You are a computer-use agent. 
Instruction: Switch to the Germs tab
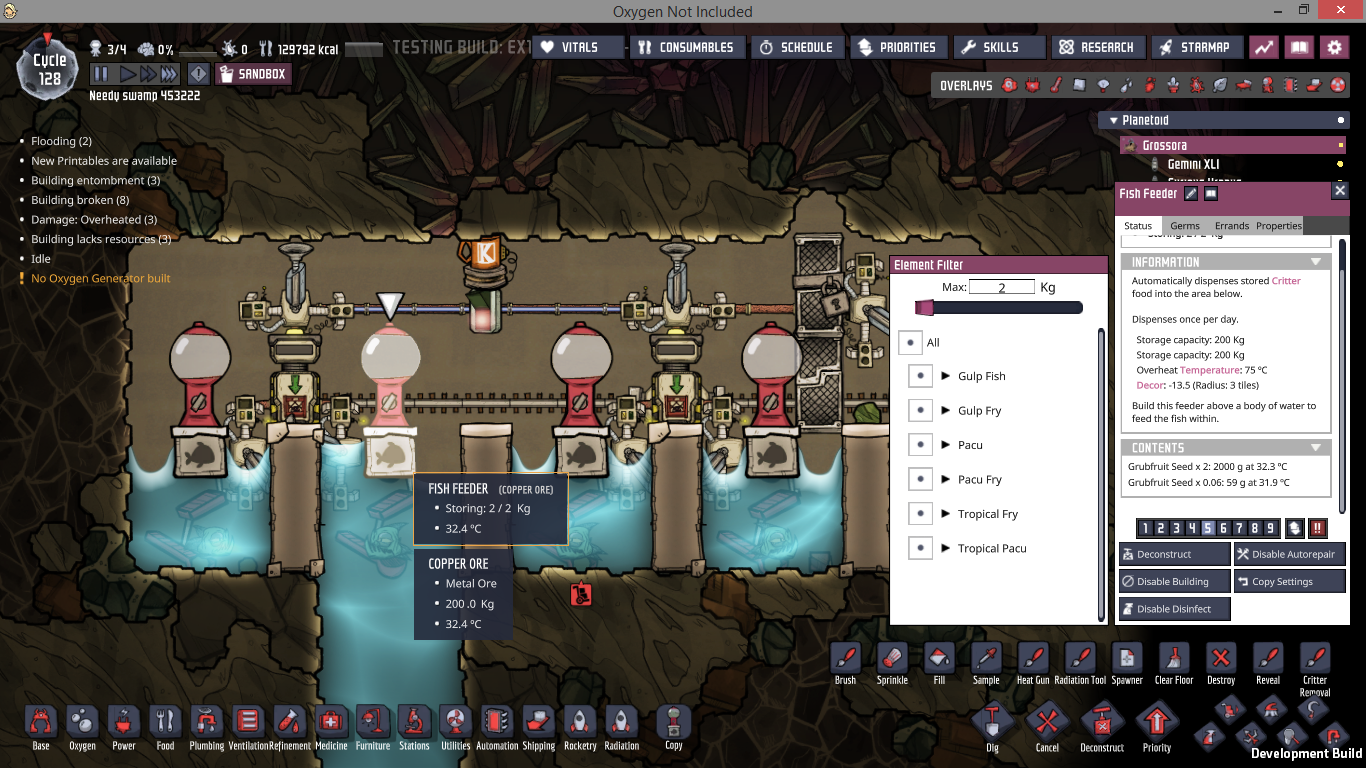[x=1185, y=226]
